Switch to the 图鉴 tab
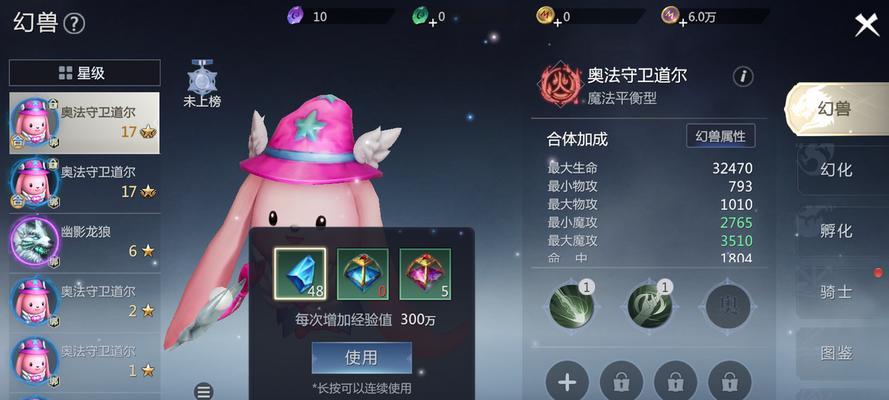The width and height of the screenshot is (889, 400). click(x=836, y=352)
